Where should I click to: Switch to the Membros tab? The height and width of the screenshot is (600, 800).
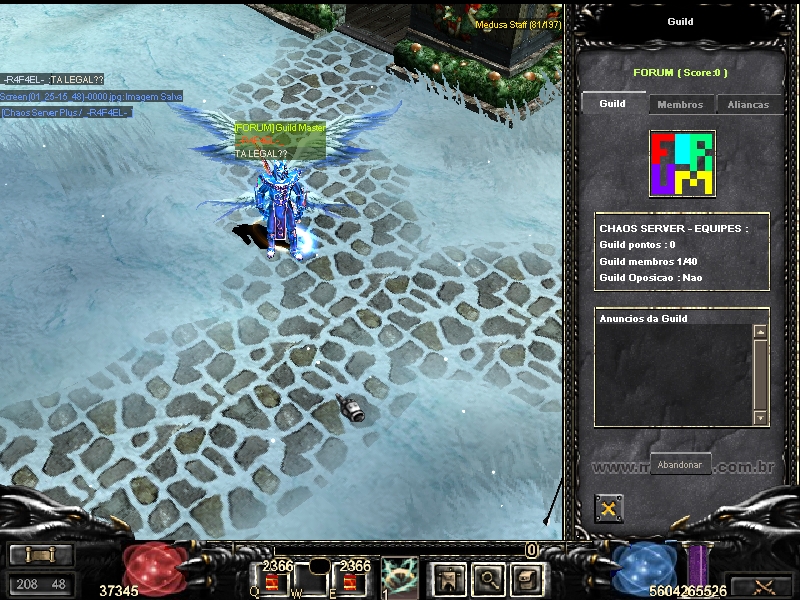[x=680, y=104]
